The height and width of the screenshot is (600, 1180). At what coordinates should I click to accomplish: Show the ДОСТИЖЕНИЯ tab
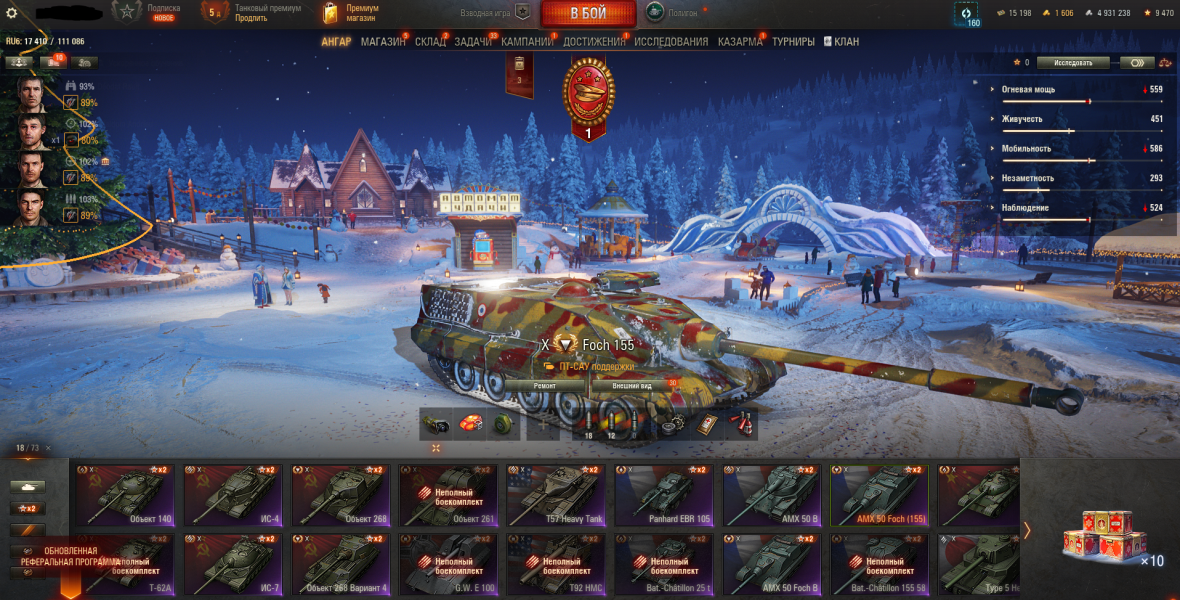(594, 42)
